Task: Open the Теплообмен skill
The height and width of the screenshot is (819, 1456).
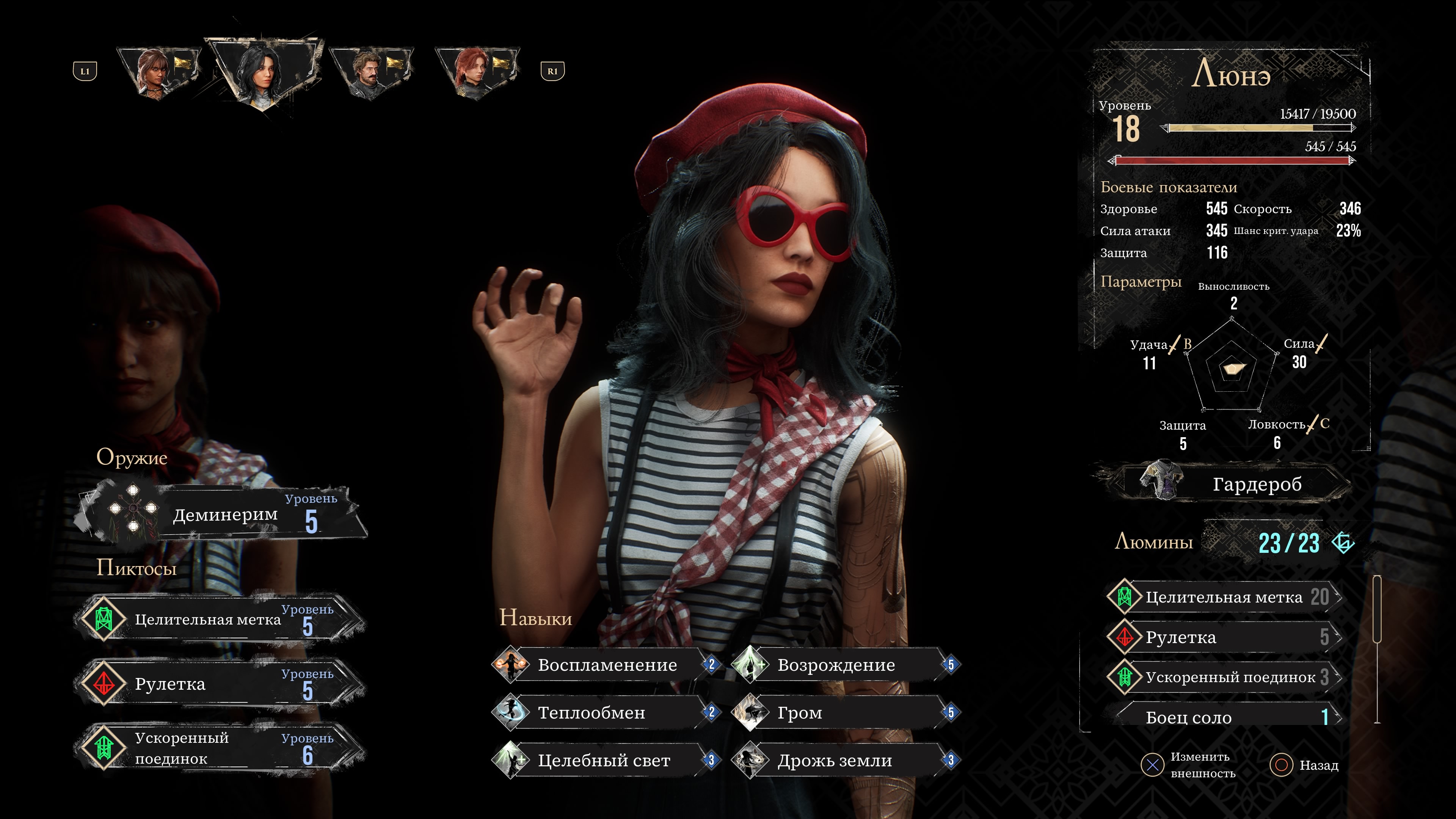Action: coord(606,713)
